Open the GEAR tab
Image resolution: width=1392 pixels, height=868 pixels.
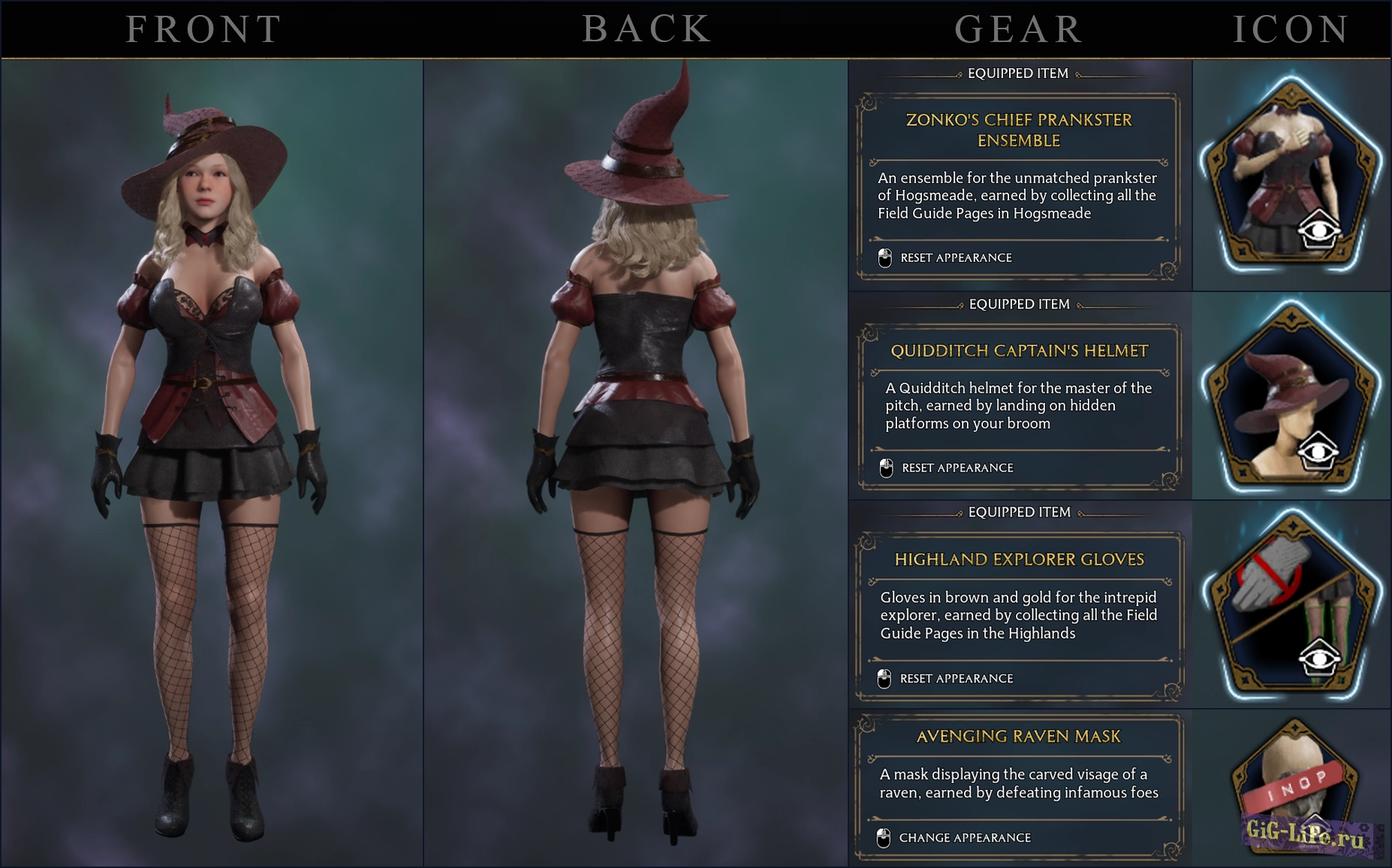pyautogui.click(x=1017, y=30)
